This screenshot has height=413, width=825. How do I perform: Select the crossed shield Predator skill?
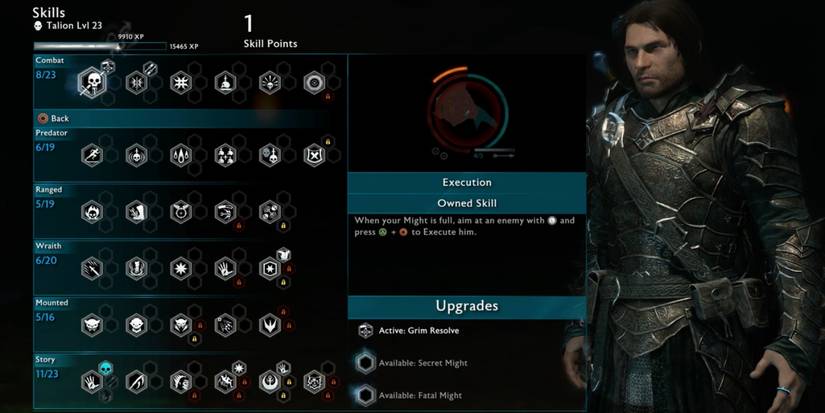[314, 155]
